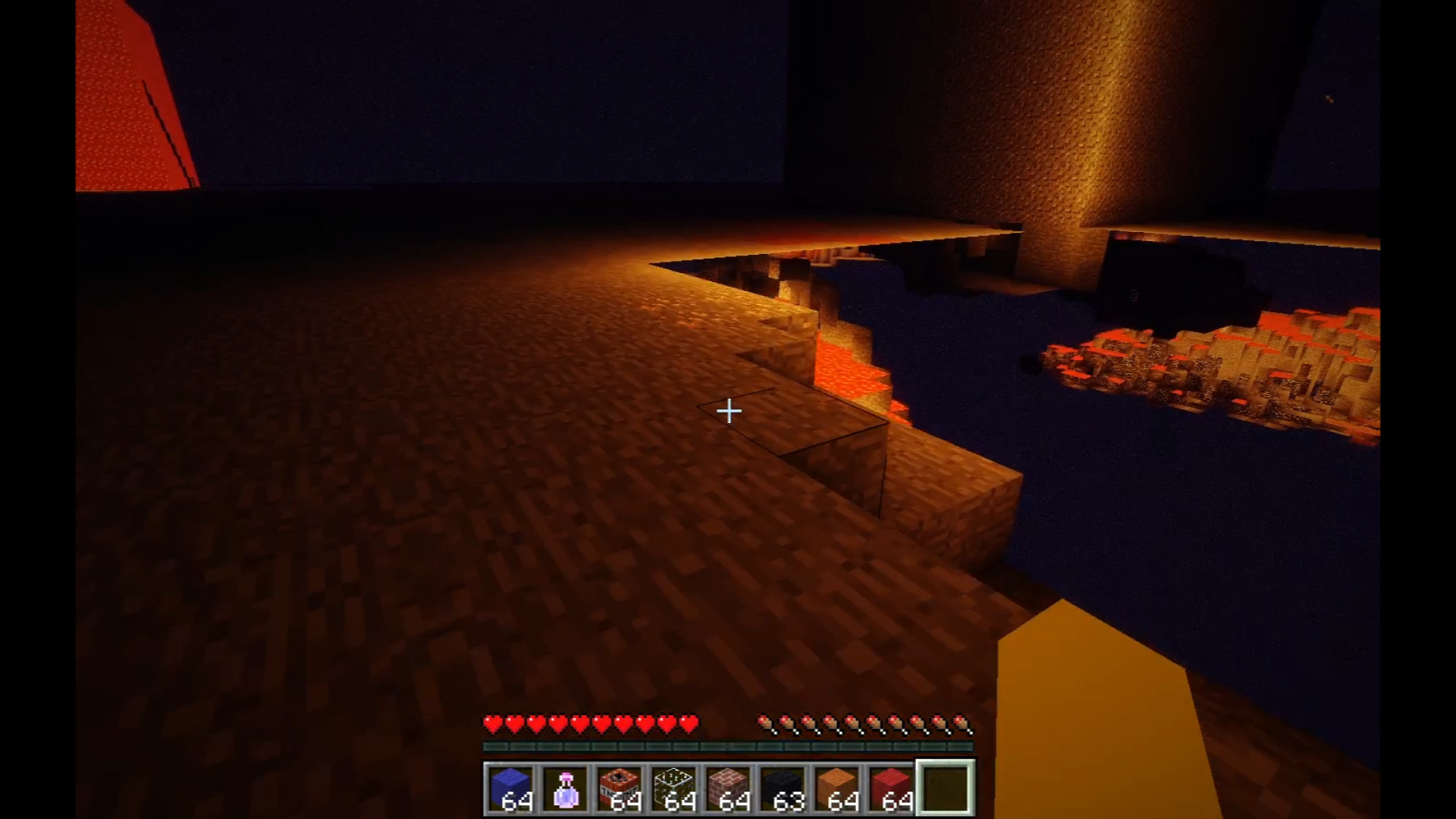
Task: Pick the glass block hotbar slot
Action: [674, 788]
